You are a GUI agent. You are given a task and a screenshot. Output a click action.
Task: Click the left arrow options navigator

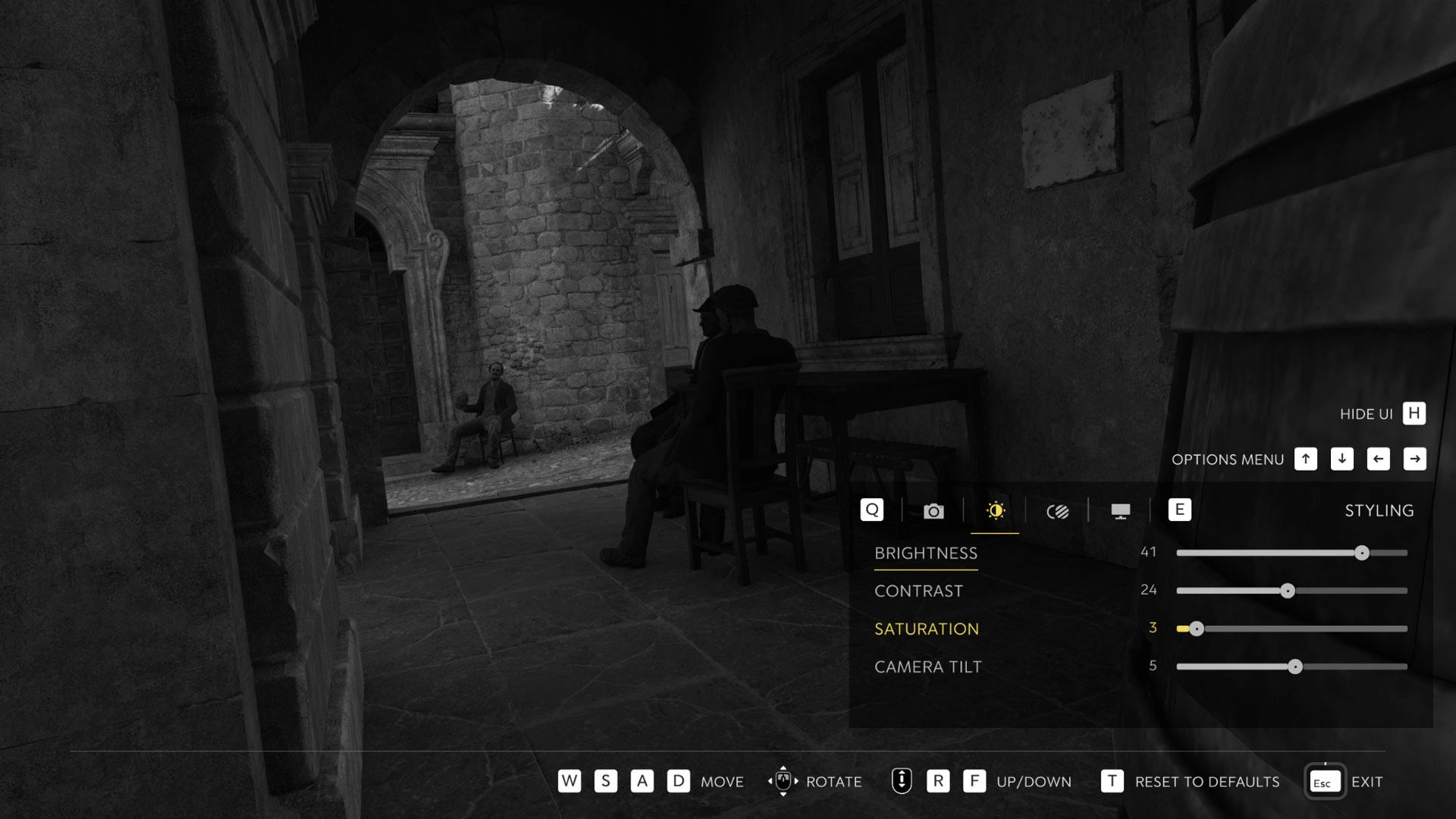1378,459
